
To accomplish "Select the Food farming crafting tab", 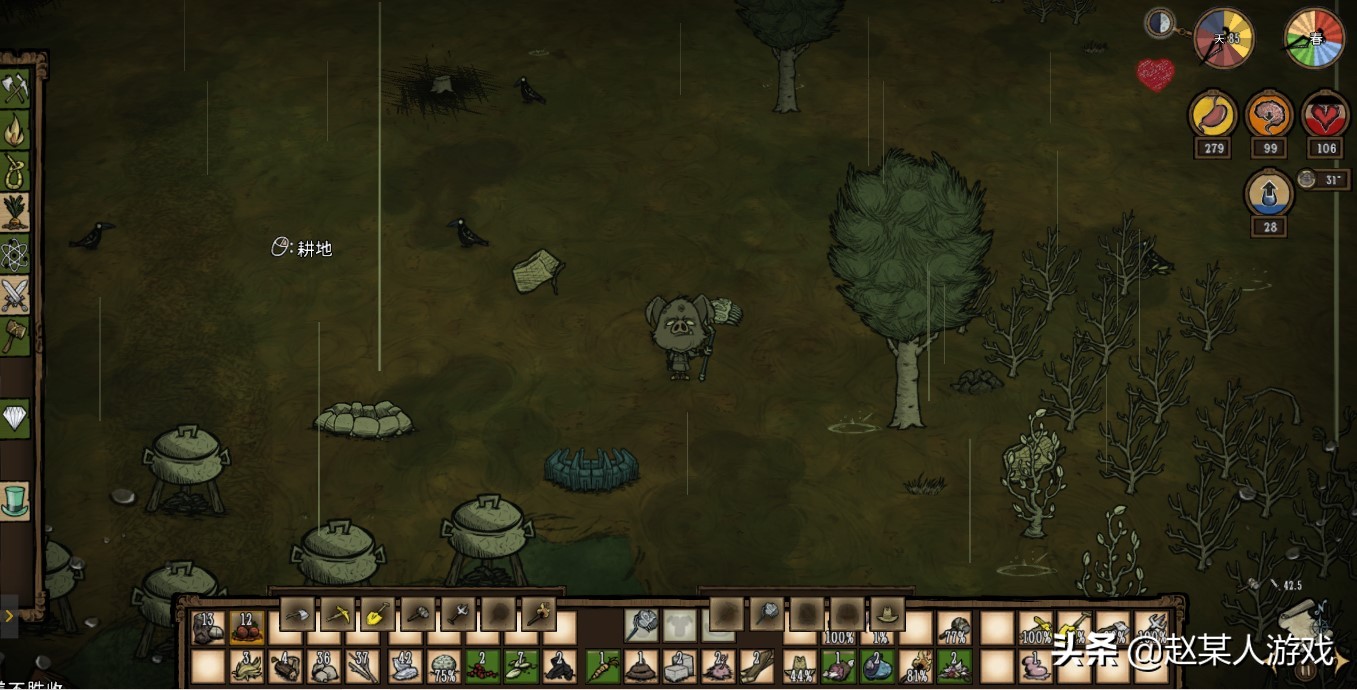I will coord(15,213).
